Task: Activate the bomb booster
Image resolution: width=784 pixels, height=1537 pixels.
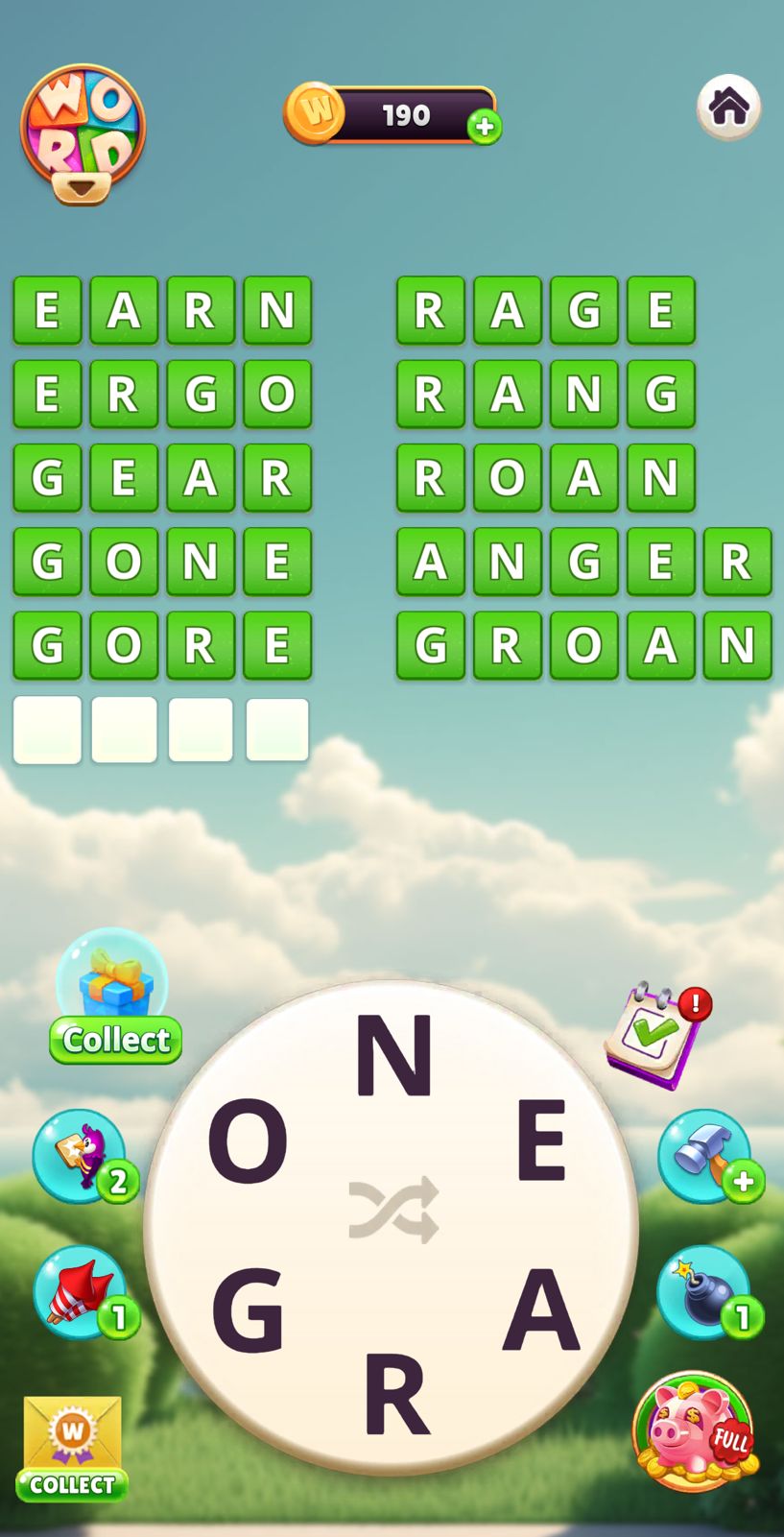Action: [705, 1291]
